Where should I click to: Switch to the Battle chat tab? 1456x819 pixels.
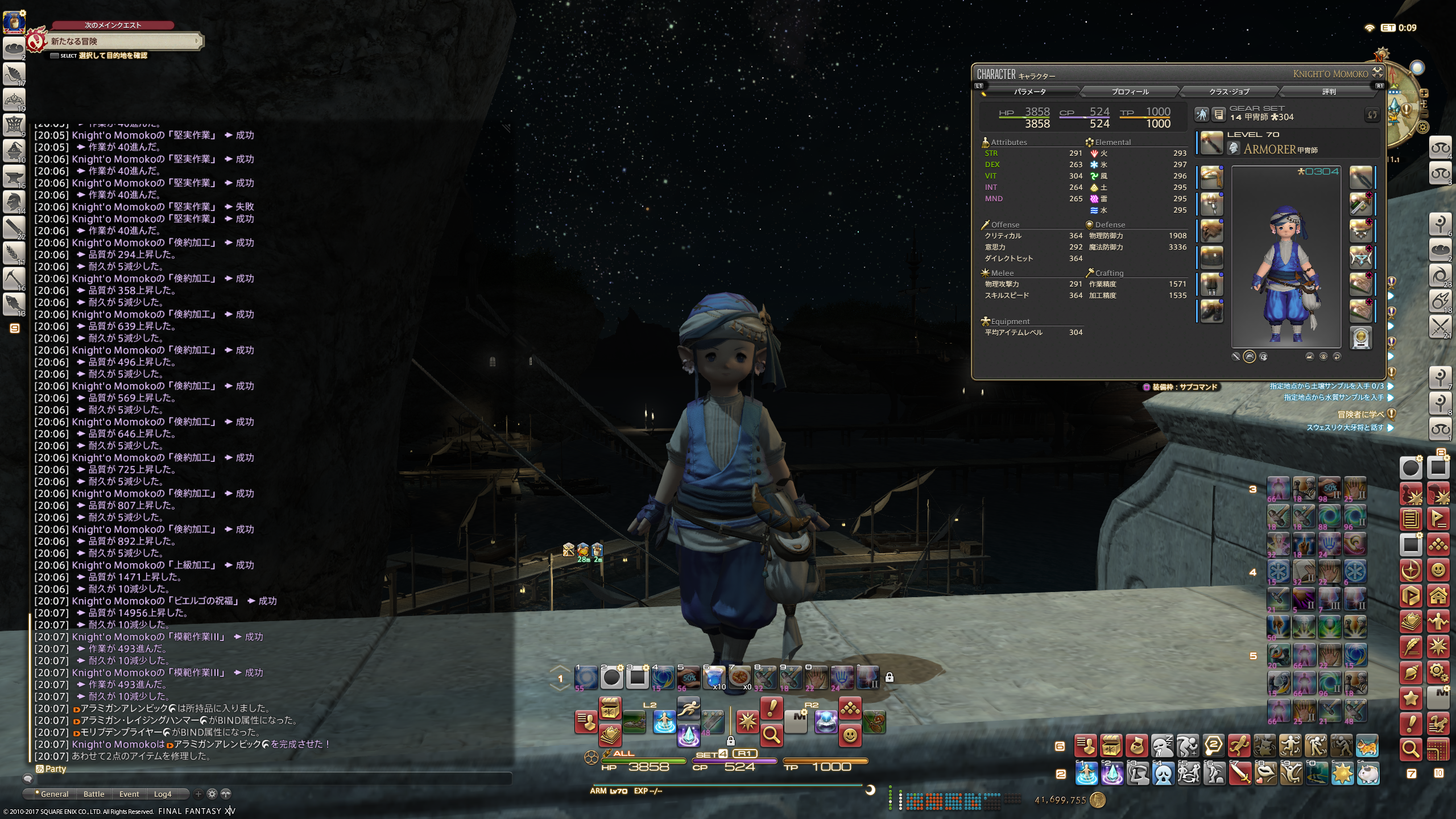94,794
